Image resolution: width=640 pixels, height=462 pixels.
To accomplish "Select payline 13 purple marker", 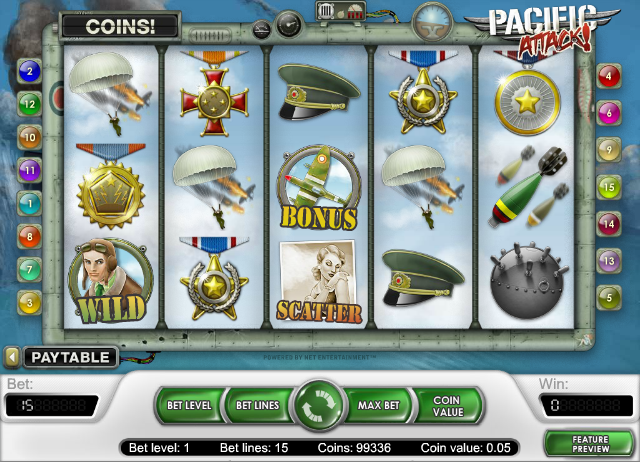I will pos(607,261).
